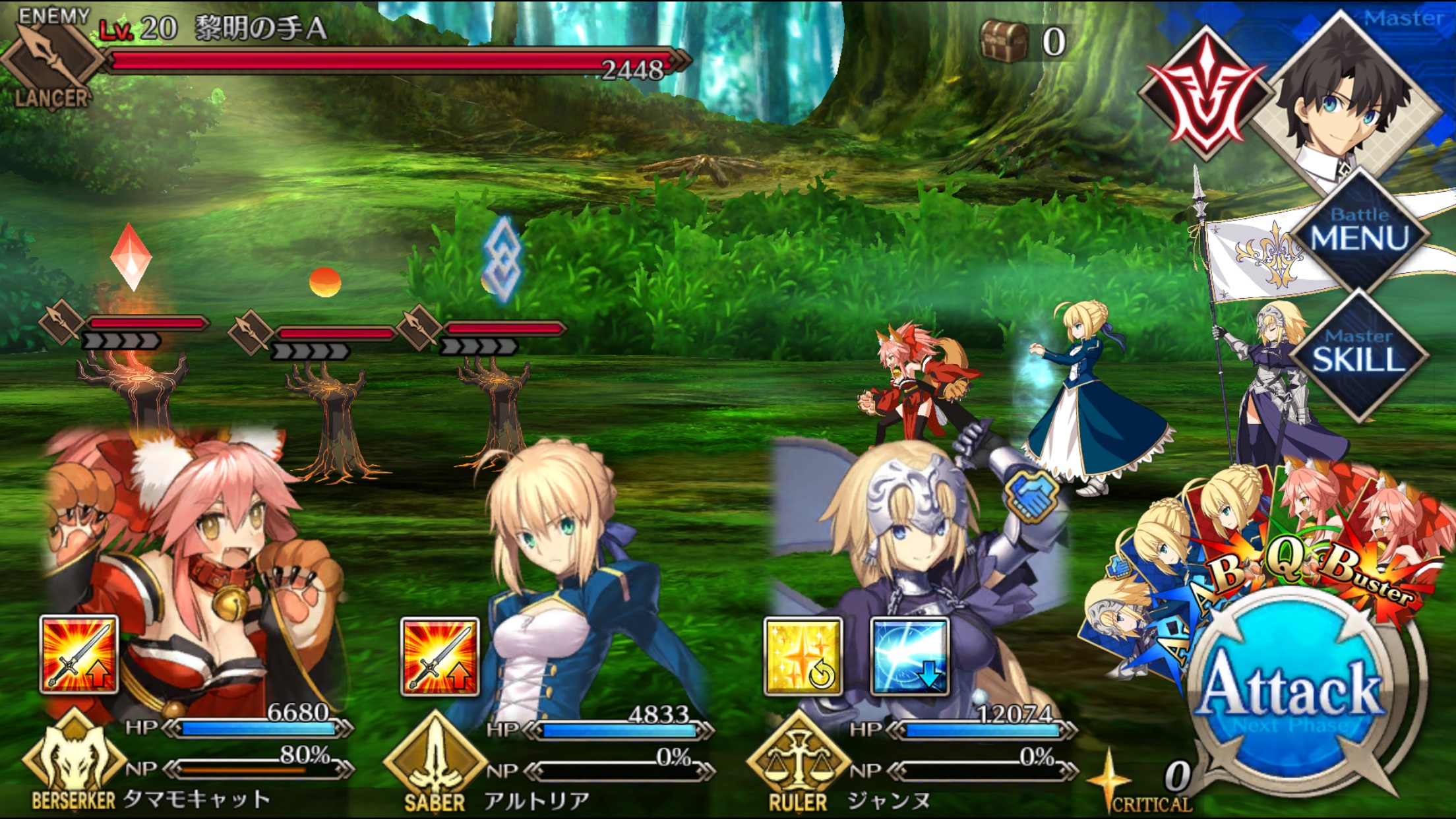Open Tamamo Cat's Berserker class icon
Viewport: 1456px width, 819px height.
pyautogui.click(x=73, y=758)
